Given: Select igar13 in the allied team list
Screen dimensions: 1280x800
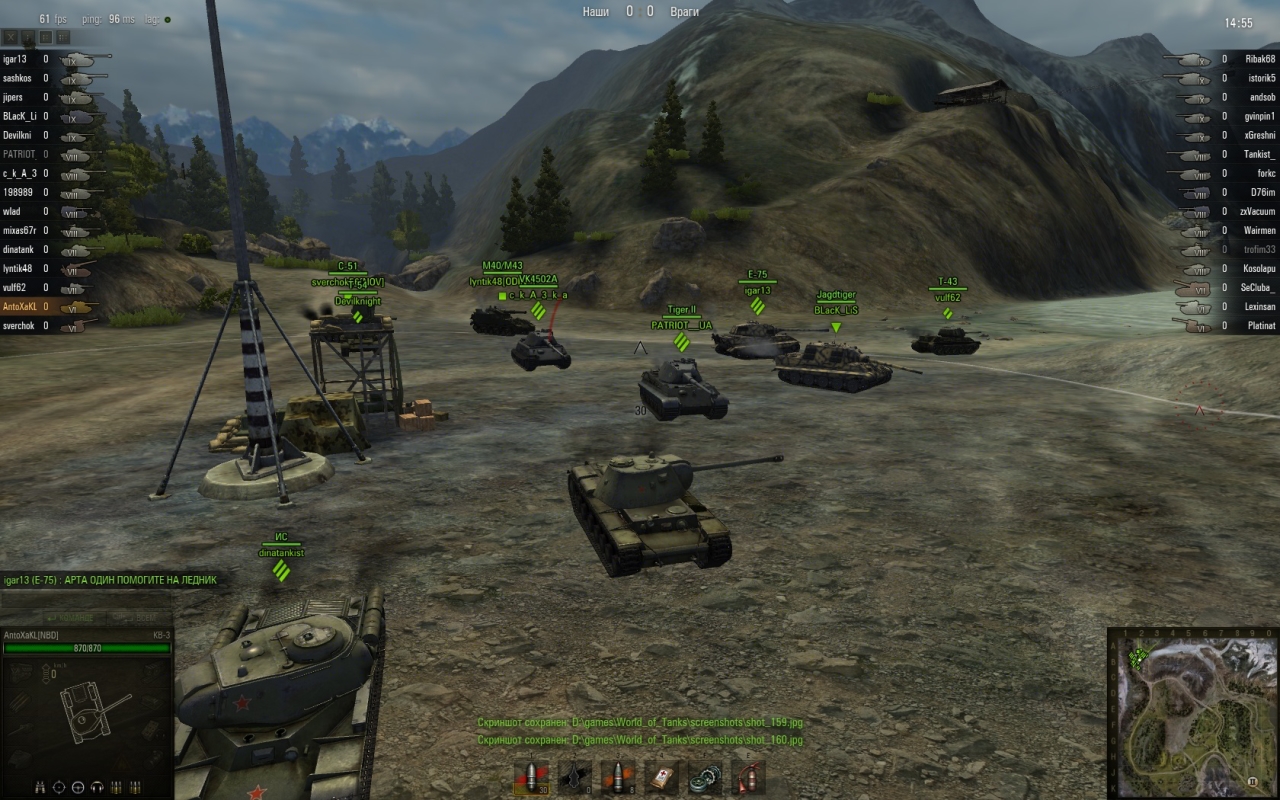Looking at the screenshot, I should [15, 59].
